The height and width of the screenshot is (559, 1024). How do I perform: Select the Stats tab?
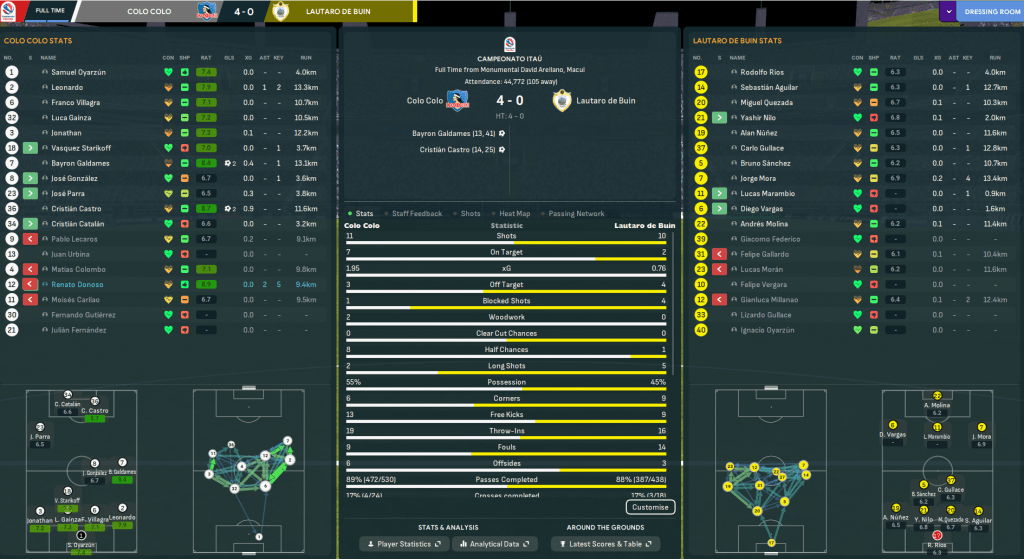[364, 213]
